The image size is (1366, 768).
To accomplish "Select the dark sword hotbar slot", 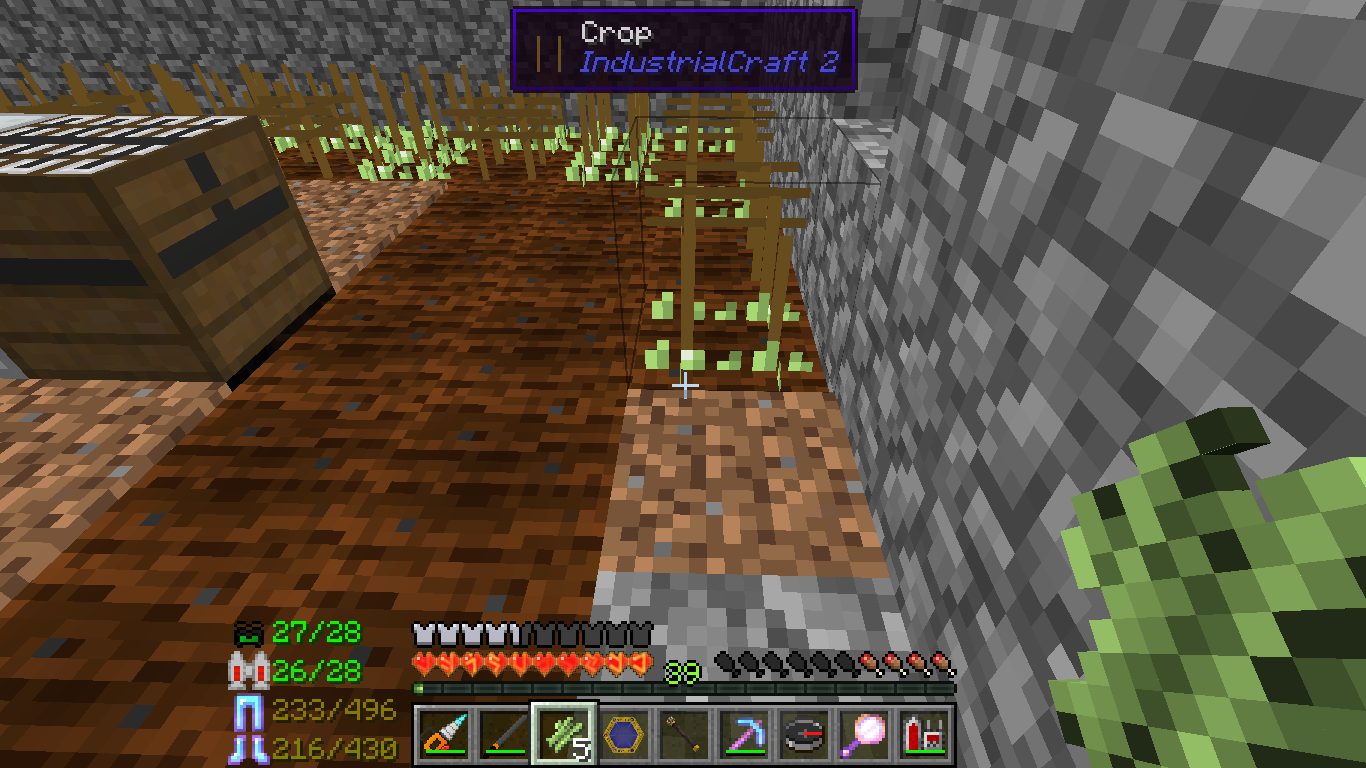I will [x=503, y=735].
